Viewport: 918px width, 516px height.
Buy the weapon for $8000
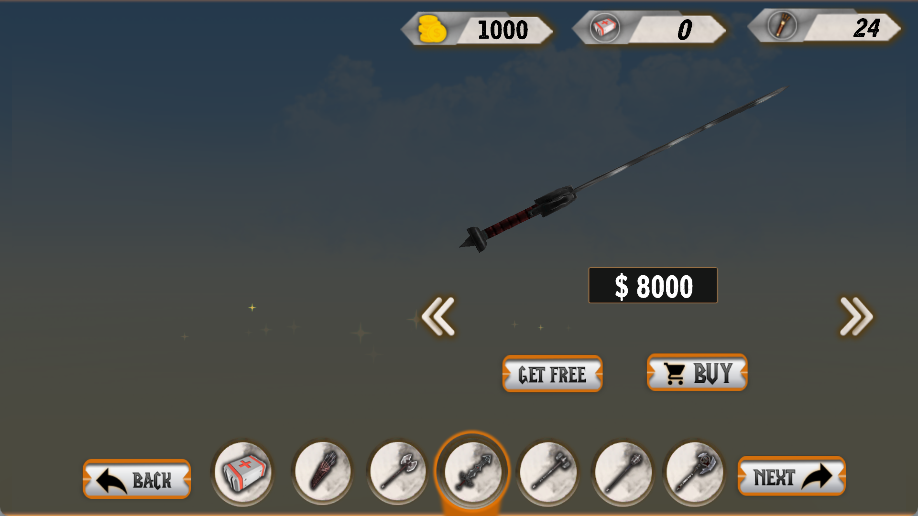[x=697, y=373]
